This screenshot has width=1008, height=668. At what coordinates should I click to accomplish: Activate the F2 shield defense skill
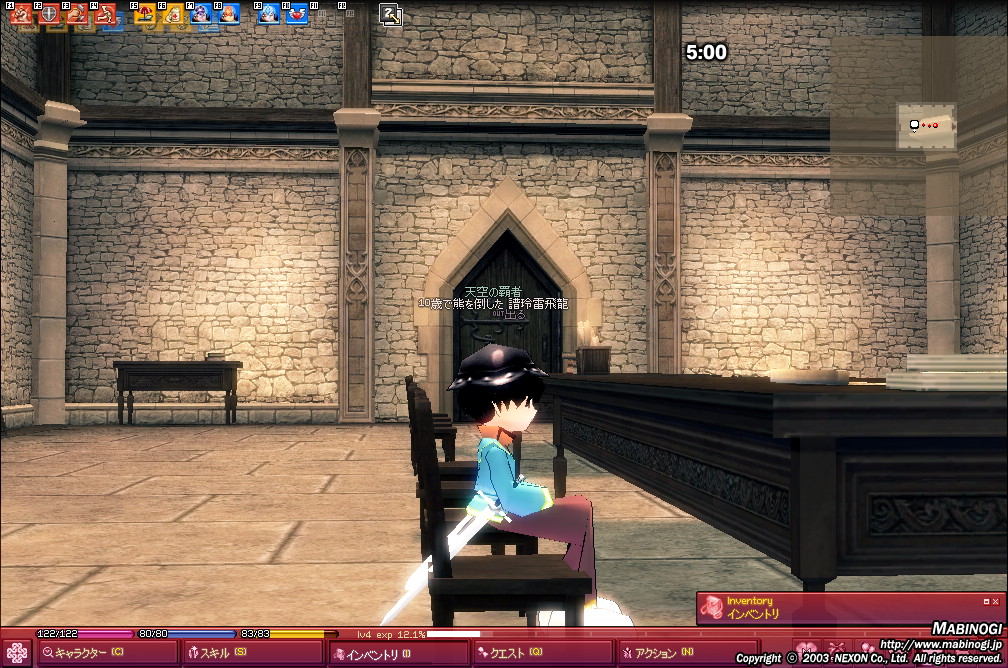[x=50, y=14]
